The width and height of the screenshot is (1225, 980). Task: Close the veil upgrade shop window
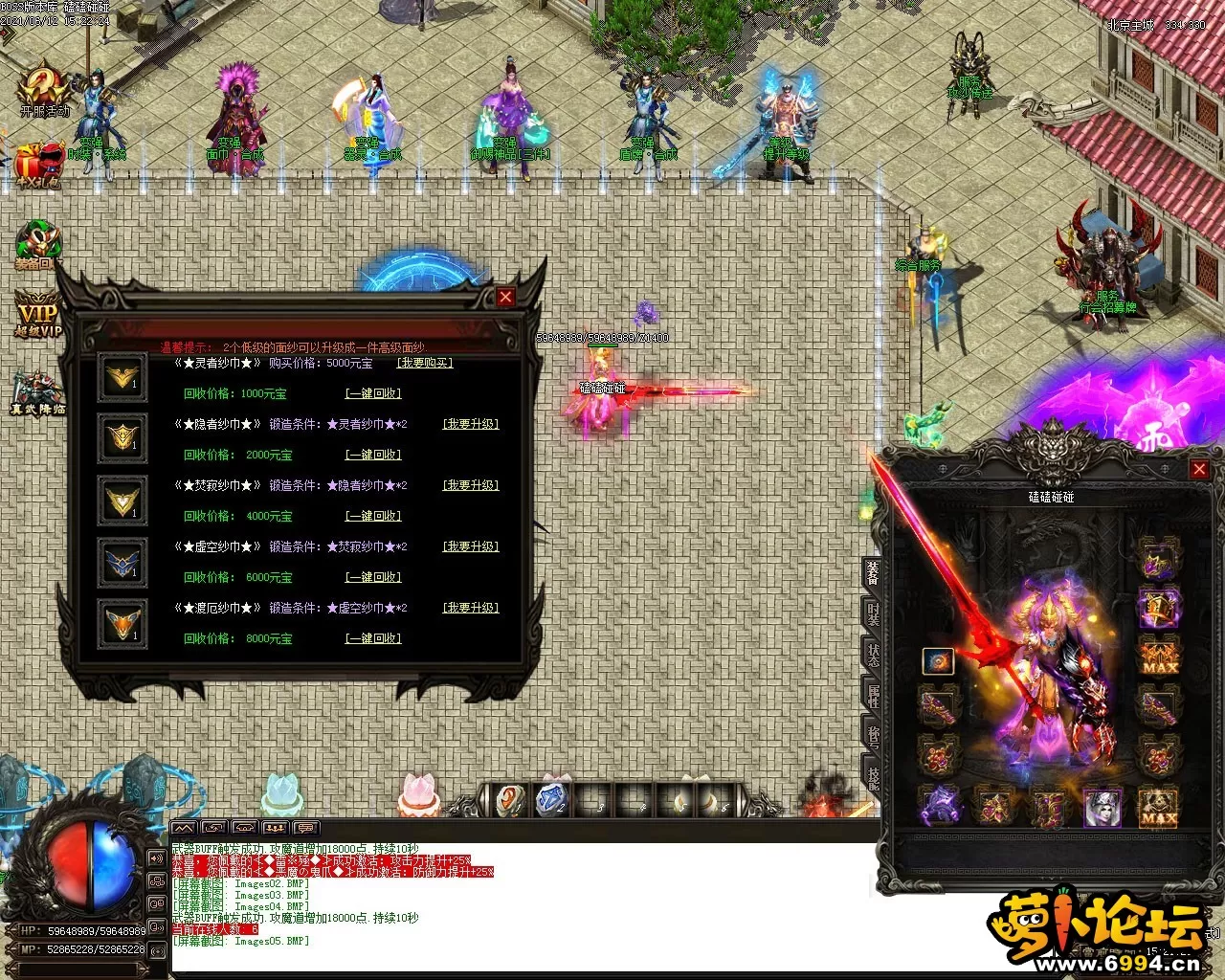click(505, 297)
